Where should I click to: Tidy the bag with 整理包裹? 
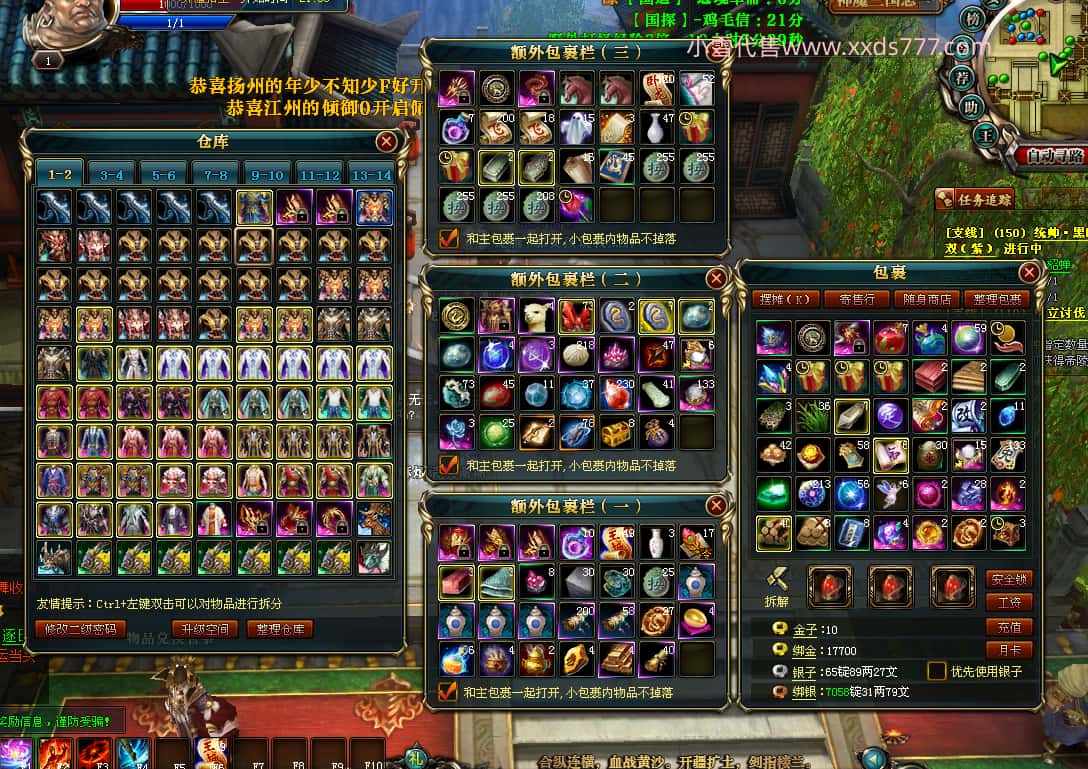tap(996, 299)
